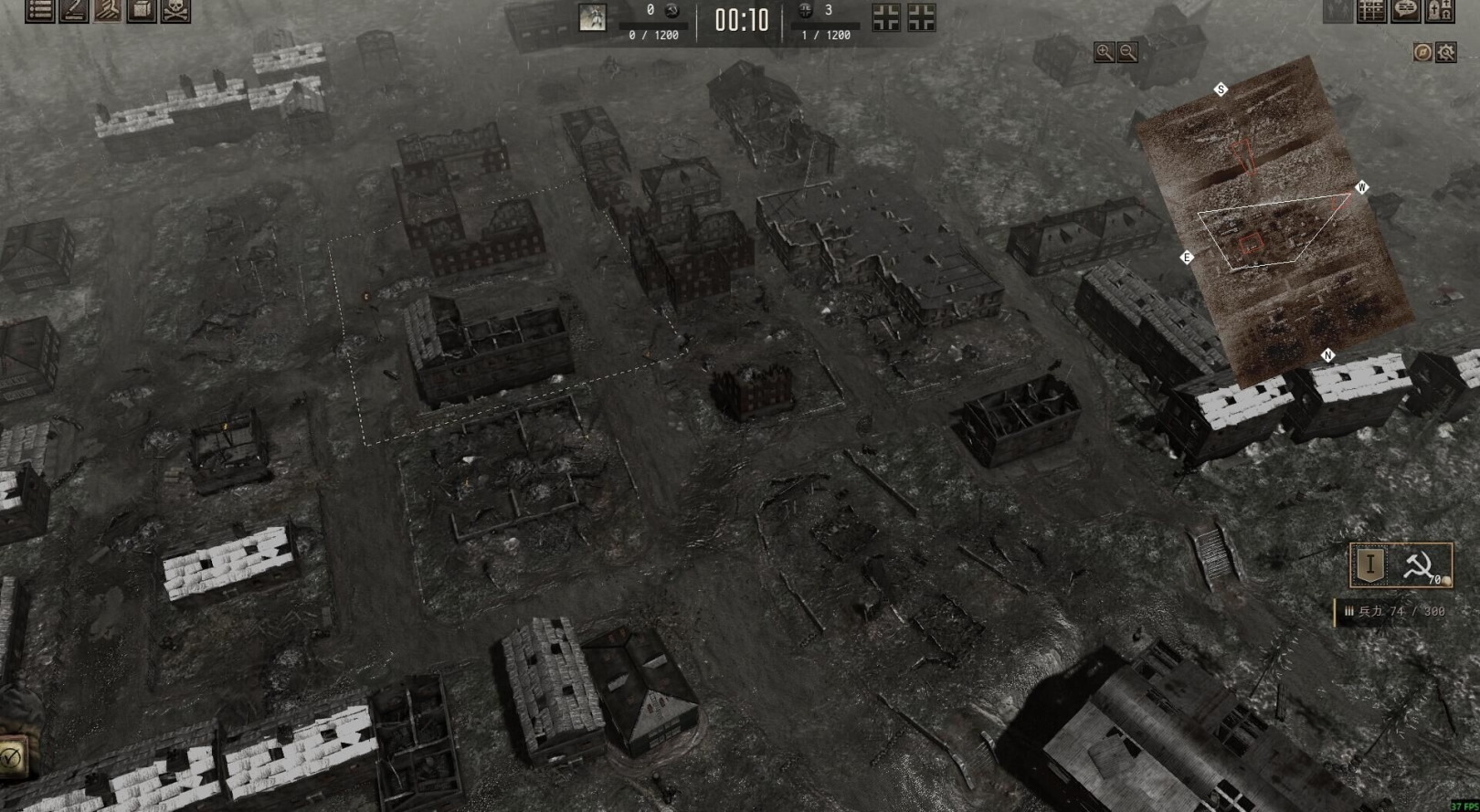Toggle the compass icon near minimap

(1422, 52)
